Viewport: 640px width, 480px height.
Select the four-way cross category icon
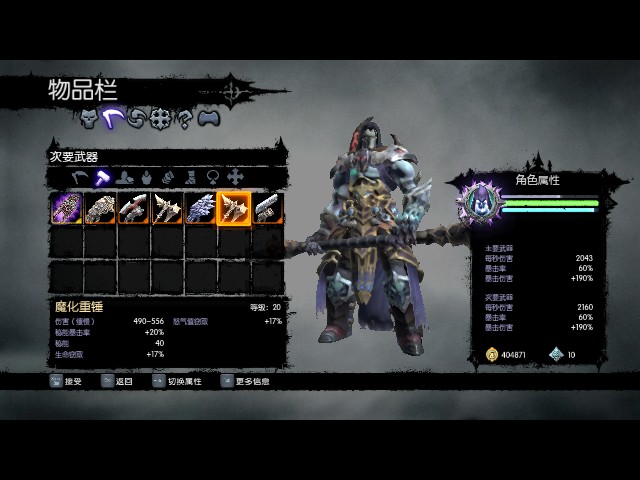click(234, 178)
